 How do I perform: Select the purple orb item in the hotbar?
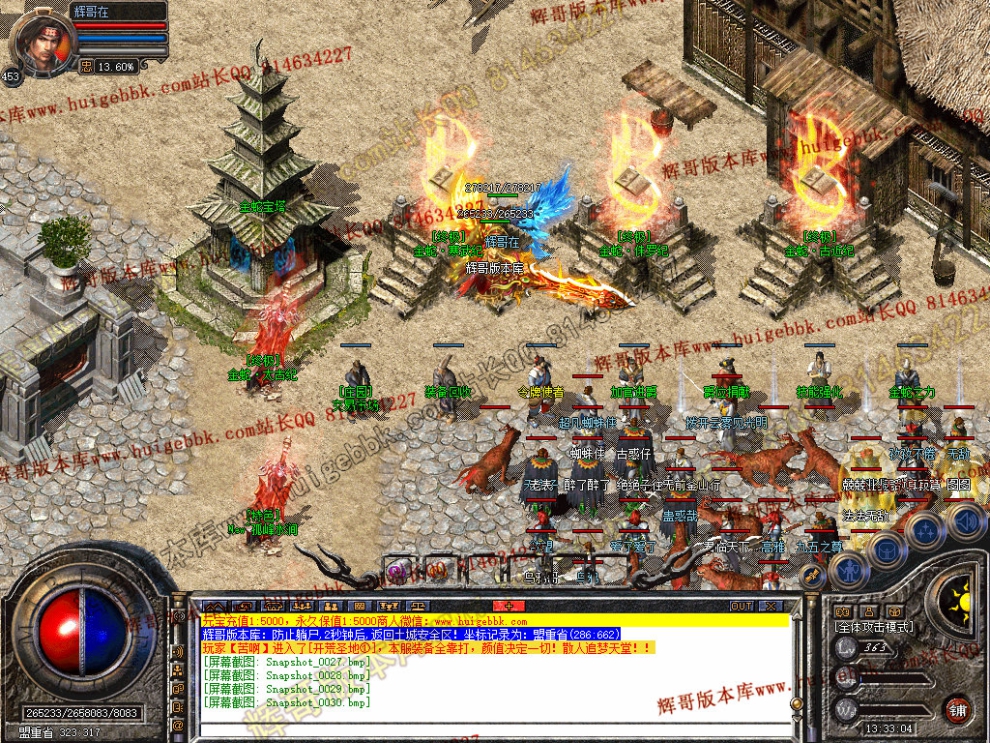click(397, 571)
